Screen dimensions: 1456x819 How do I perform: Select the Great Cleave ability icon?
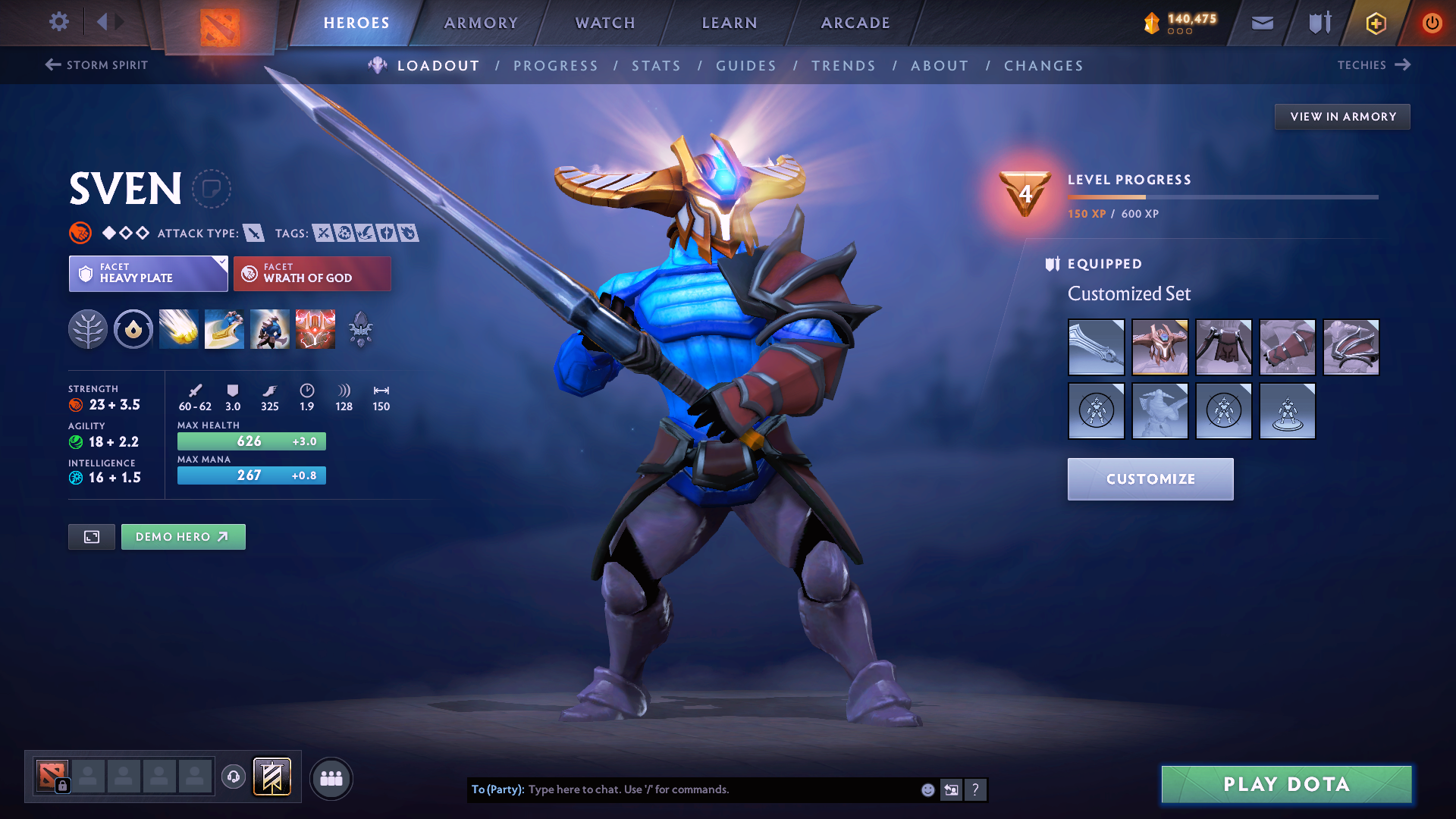point(224,329)
